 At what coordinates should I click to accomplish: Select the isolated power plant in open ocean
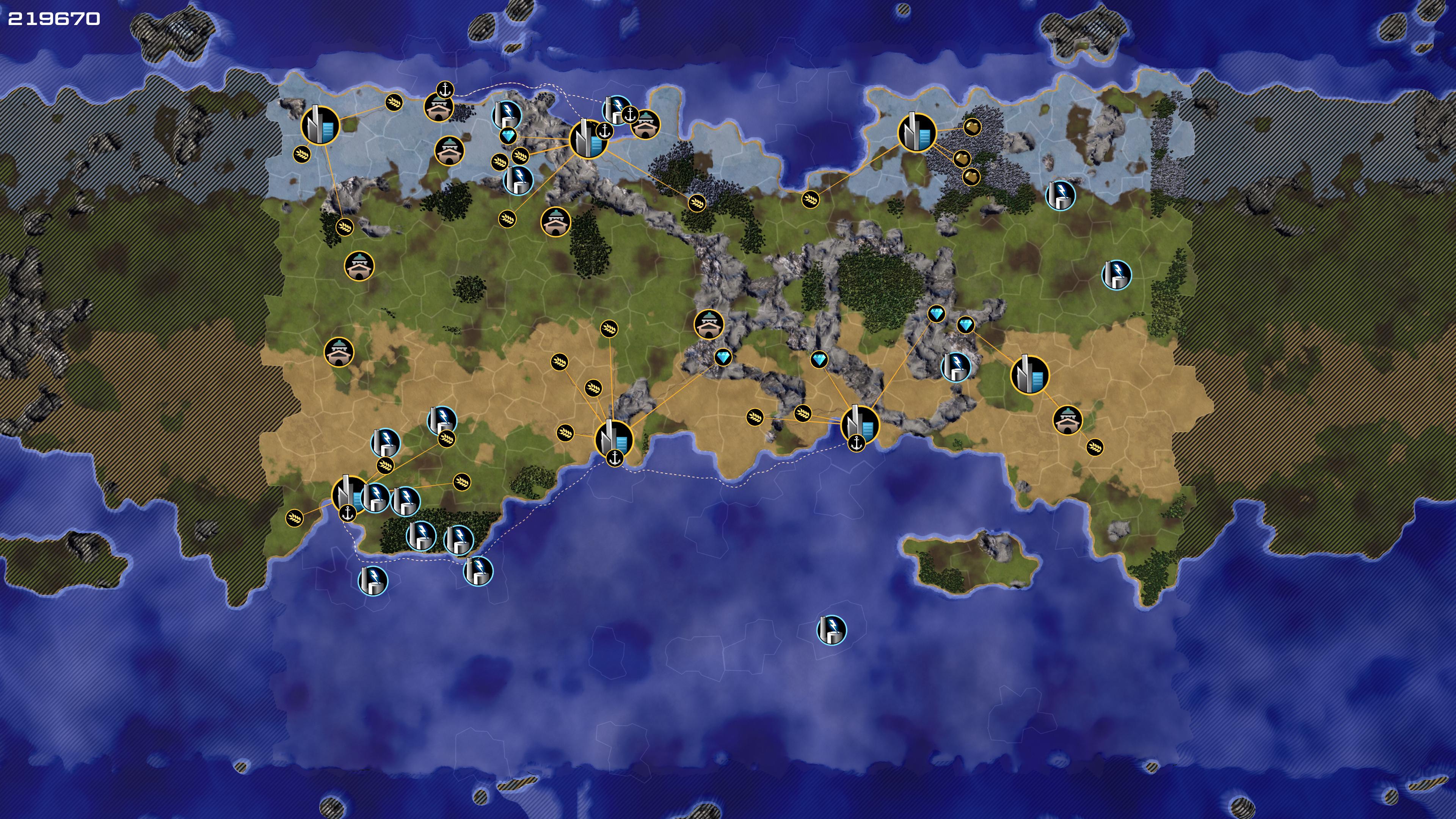coord(832,630)
